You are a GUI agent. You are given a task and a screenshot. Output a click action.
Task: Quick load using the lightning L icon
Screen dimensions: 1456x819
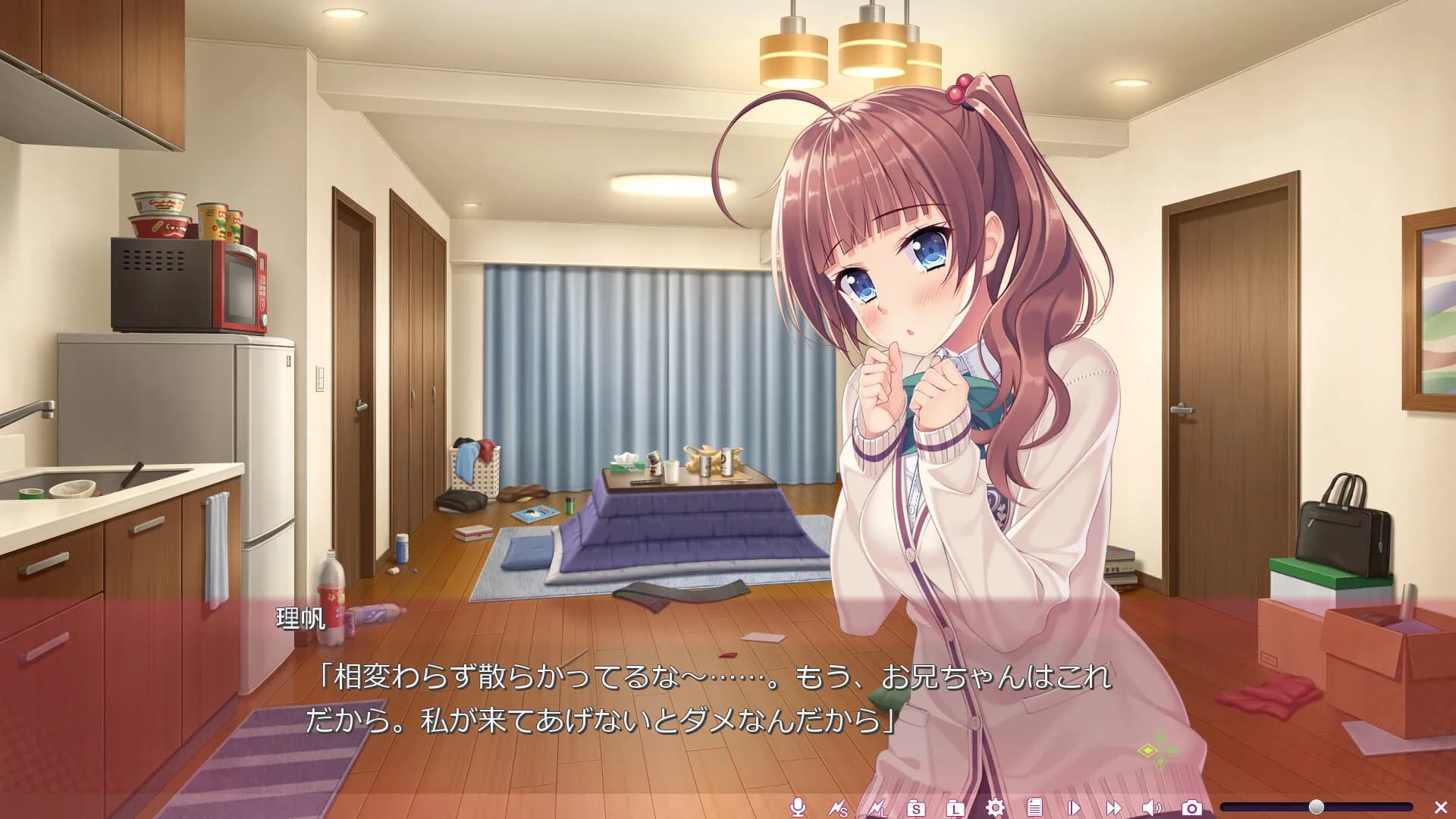(877, 808)
